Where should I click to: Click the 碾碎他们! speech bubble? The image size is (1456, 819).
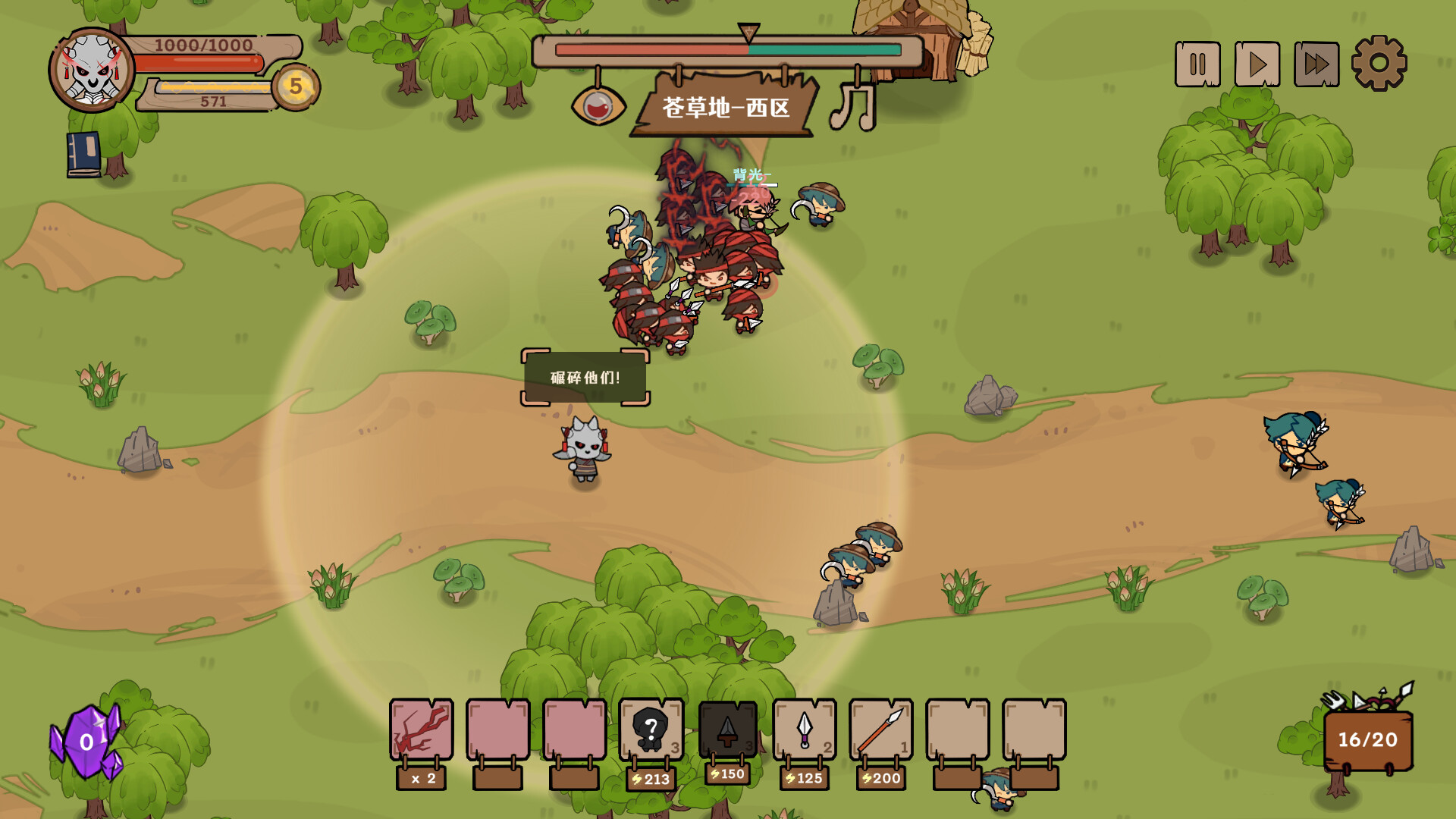[584, 378]
